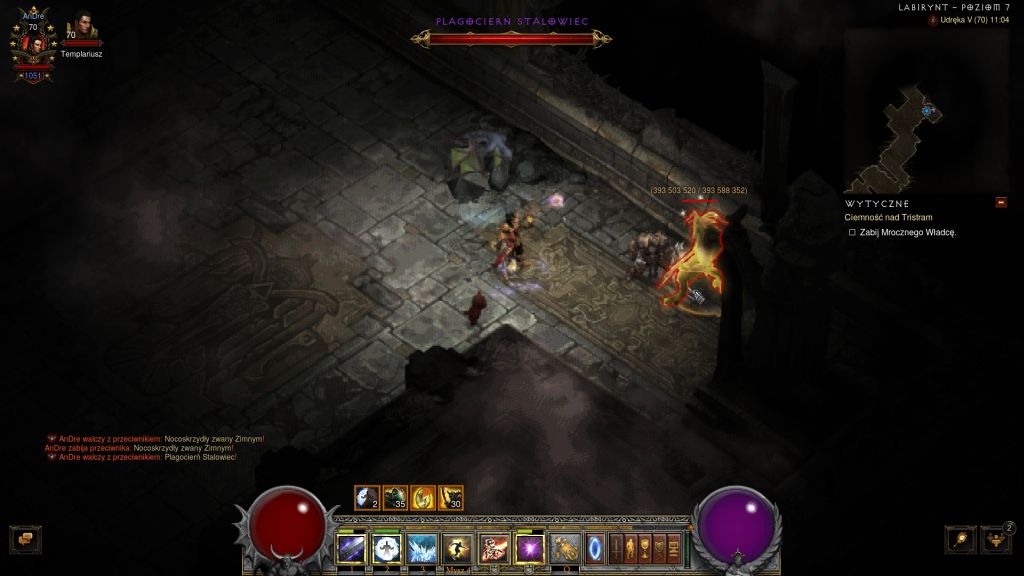
Task: Activate the purple slash skill in slot one
Action: (x=352, y=548)
